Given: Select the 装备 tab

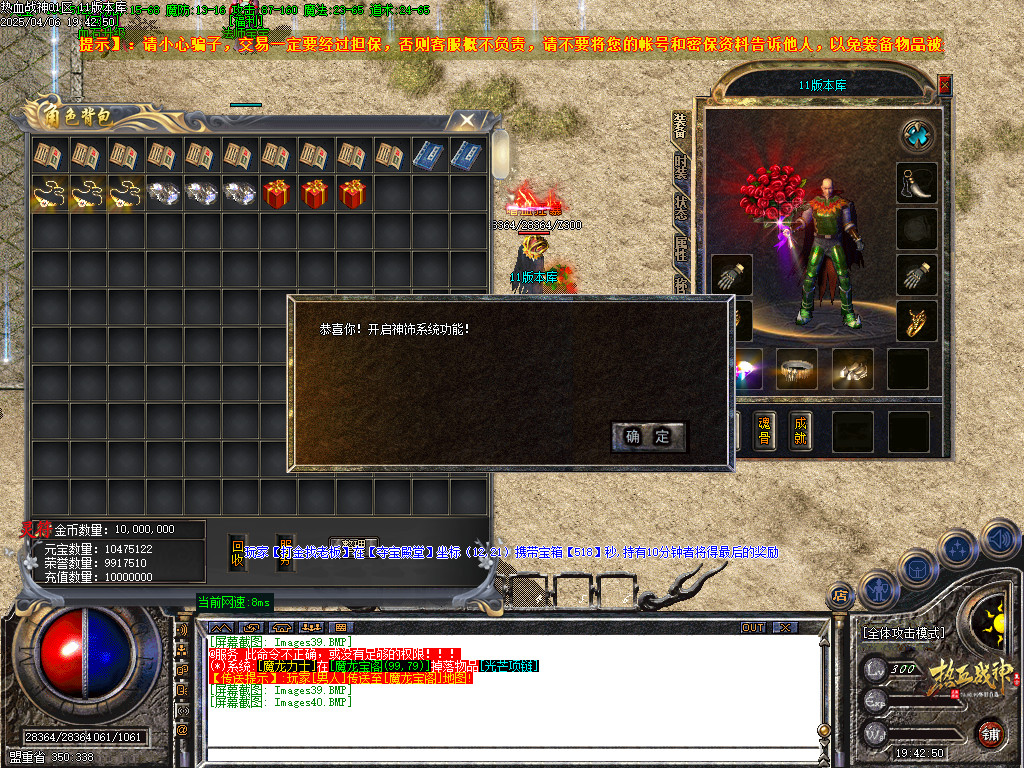Looking at the screenshot, I should (x=681, y=124).
